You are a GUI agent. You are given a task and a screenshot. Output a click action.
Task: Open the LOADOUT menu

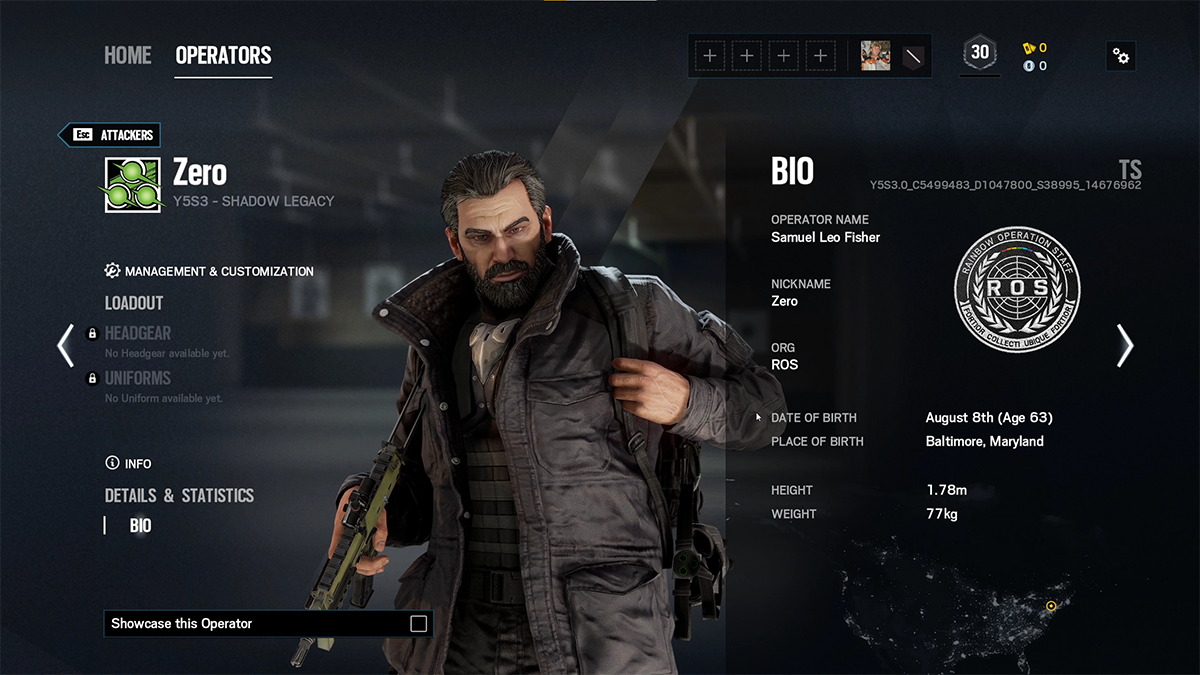pyautogui.click(x=134, y=303)
